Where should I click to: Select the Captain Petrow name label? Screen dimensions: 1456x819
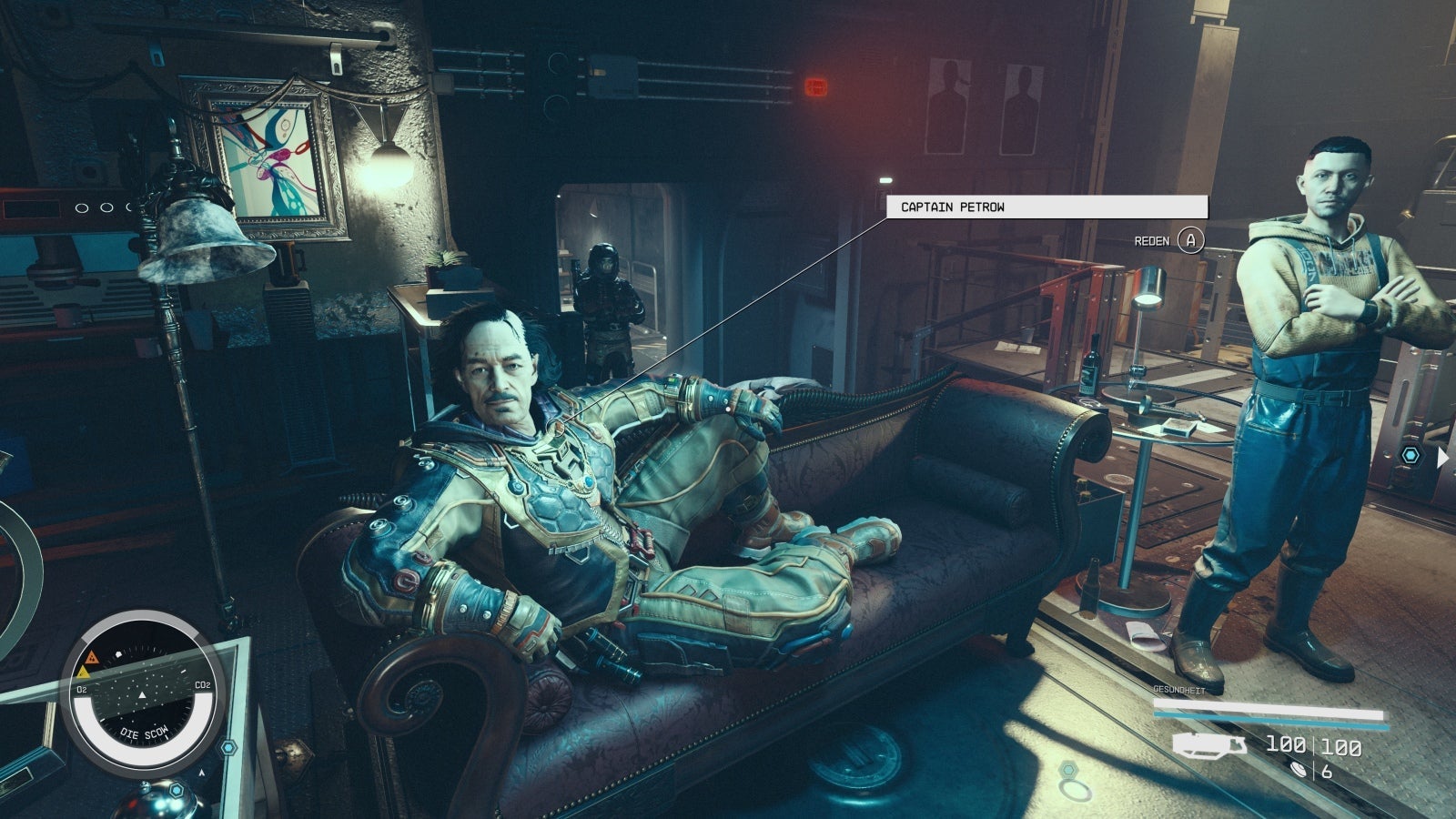coord(1046,207)
